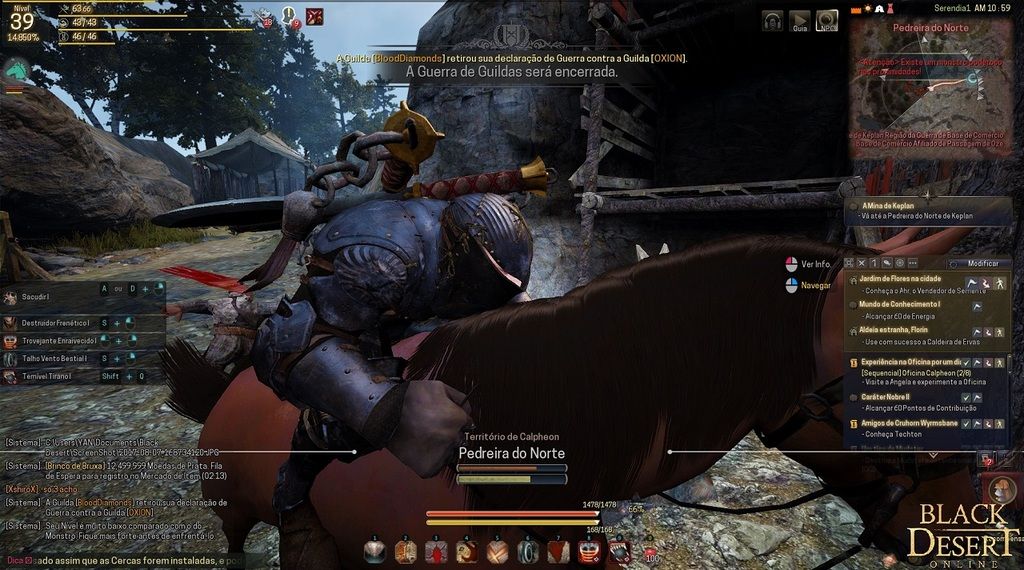Click the crossed swords buff icon
Image resolution: width=1024 pixels, height=570 pixels.
tap(314, 16)
